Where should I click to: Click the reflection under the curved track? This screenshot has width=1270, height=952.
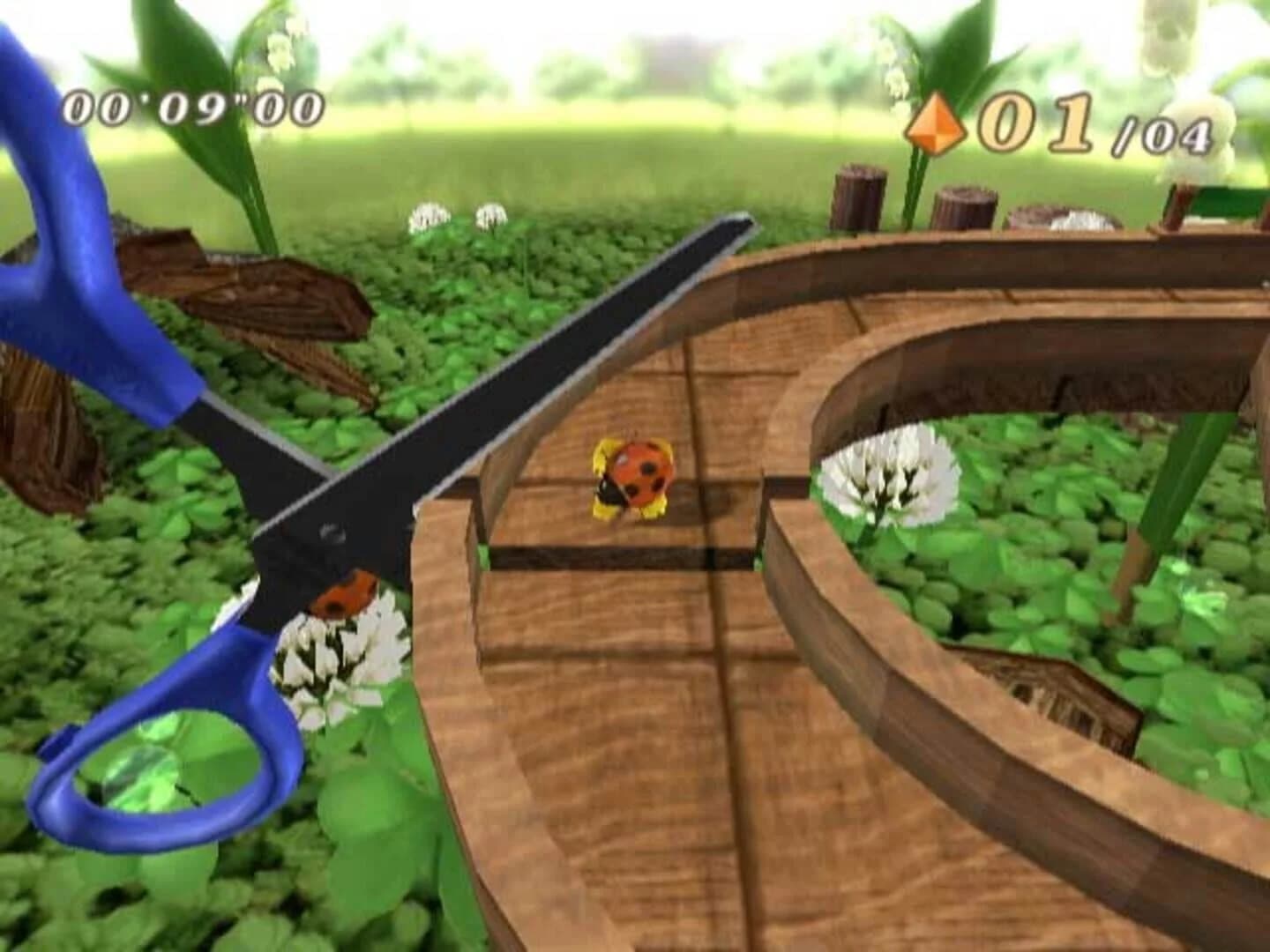[x=1058, y=696]
